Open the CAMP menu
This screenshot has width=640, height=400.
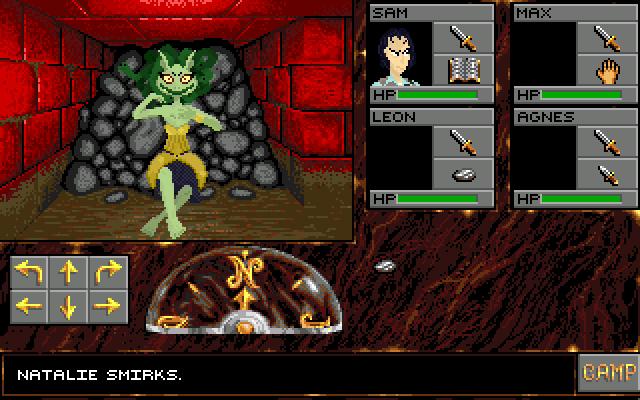tap(607, 372)
